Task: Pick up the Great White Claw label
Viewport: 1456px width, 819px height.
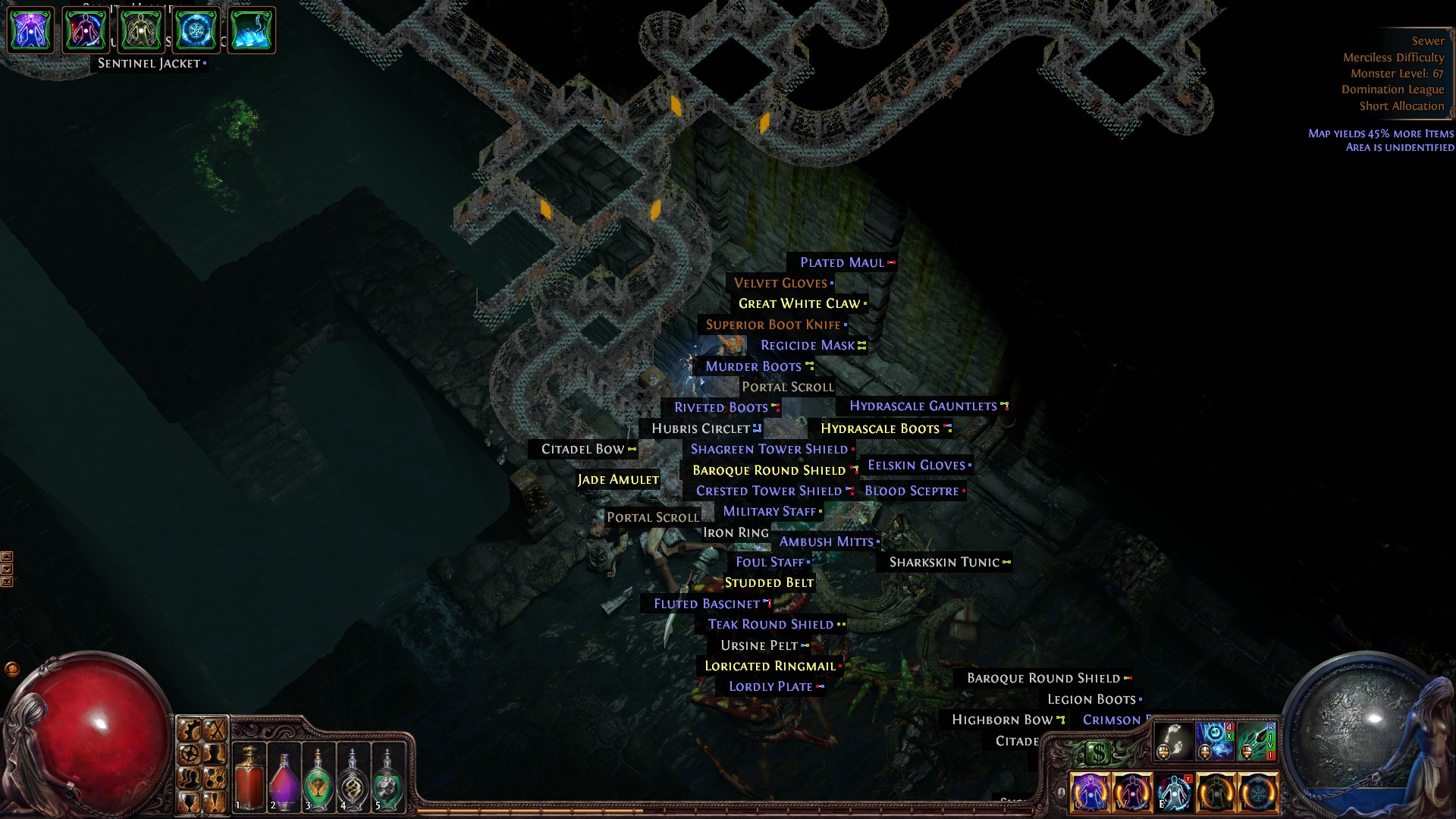Action: click(800, 304)
